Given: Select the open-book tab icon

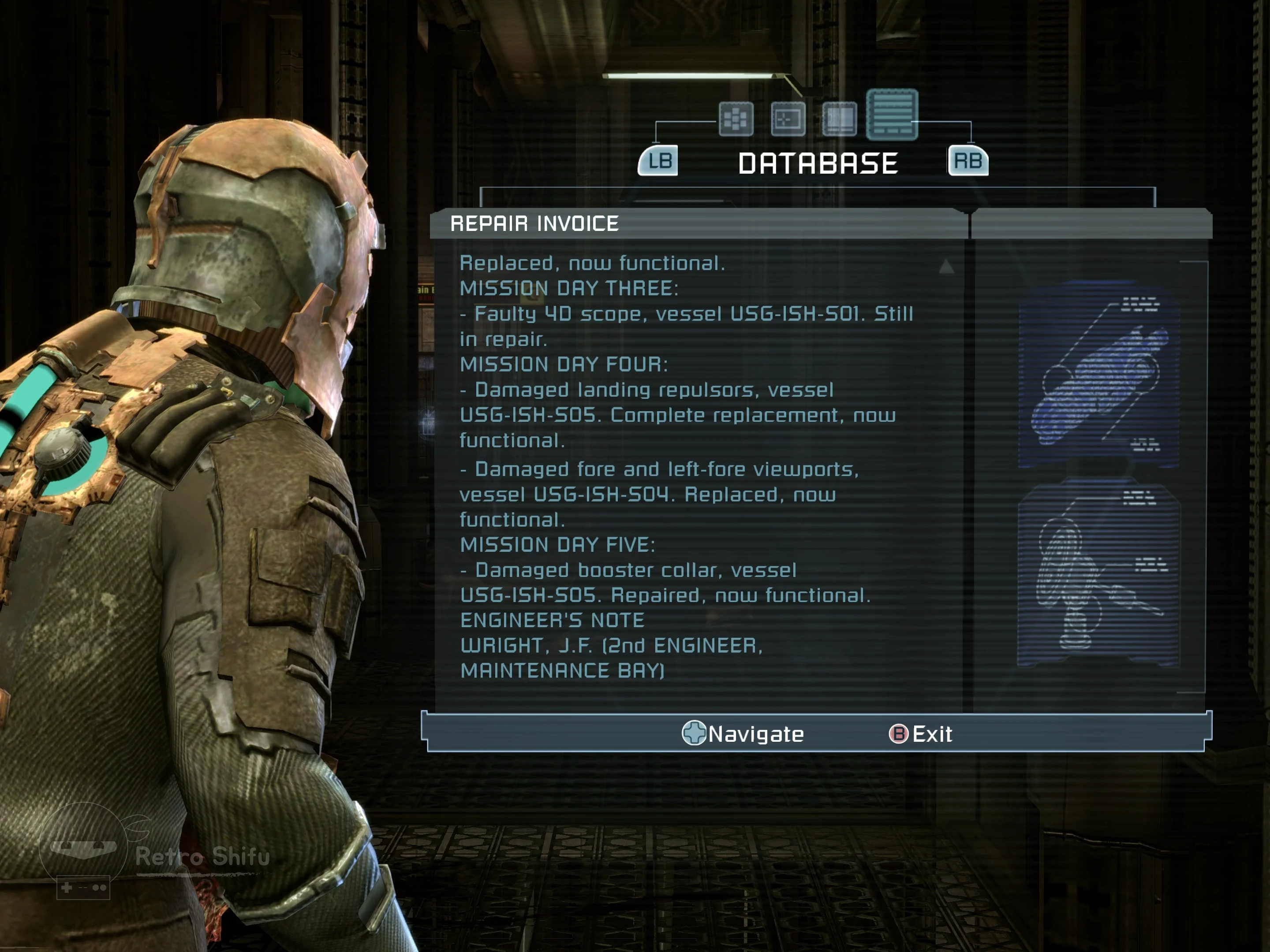Looking at the screenshot, I should 839,119.
